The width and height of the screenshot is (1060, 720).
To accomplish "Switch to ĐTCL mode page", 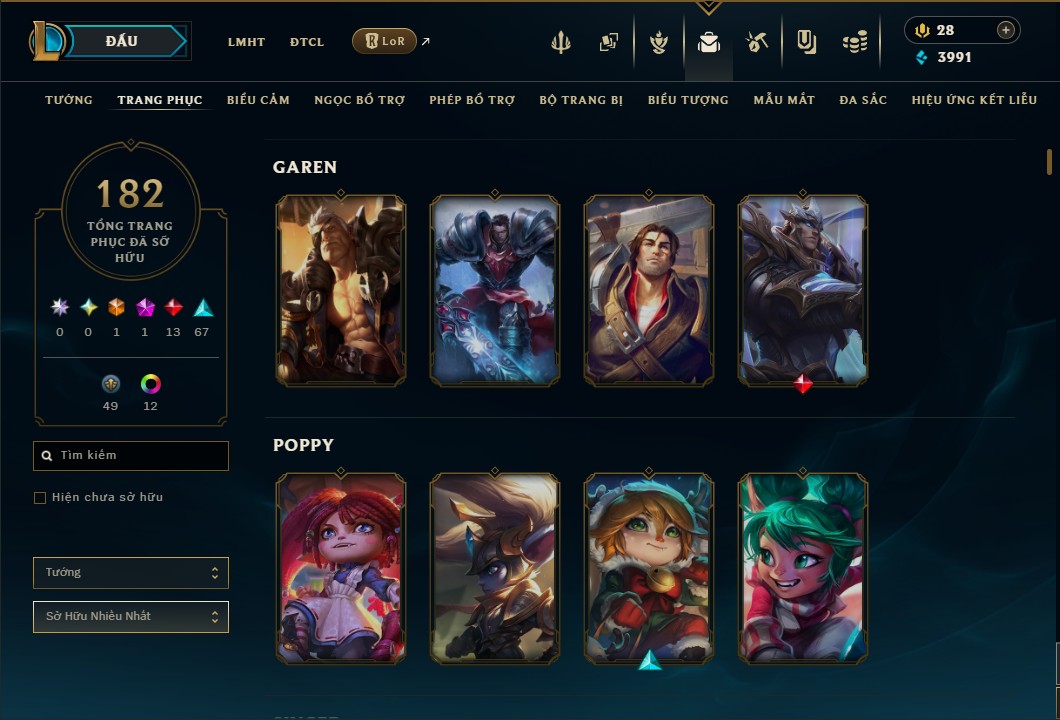I will pos(307,42).
